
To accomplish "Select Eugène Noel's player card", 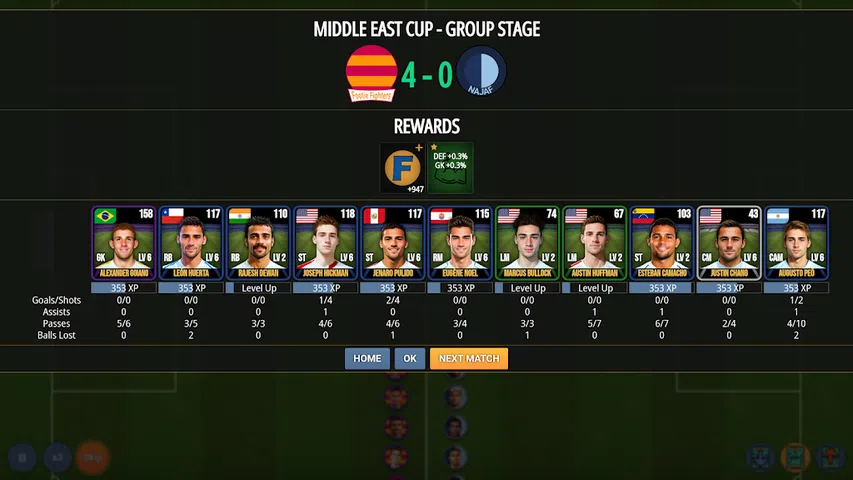I will (x=460, y=243).
